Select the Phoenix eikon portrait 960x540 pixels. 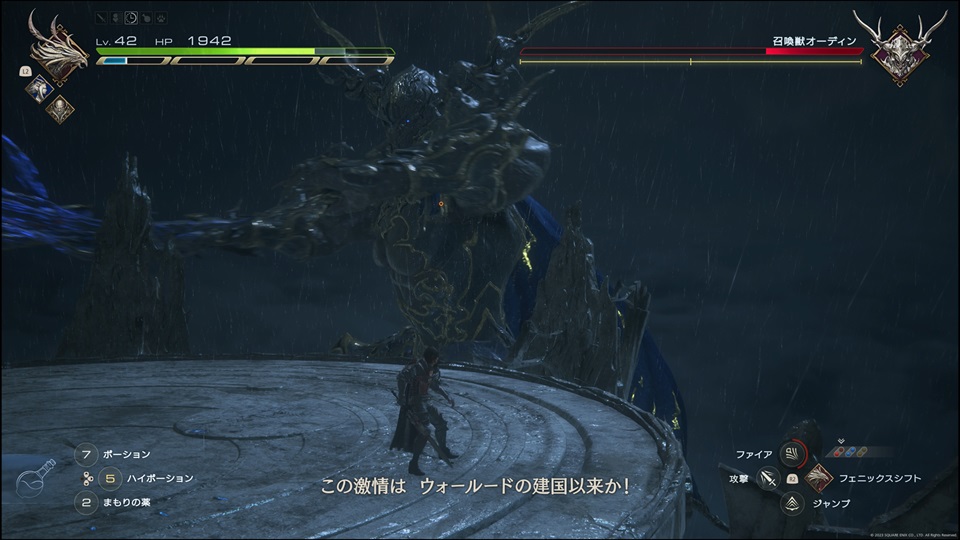(58, 50)
